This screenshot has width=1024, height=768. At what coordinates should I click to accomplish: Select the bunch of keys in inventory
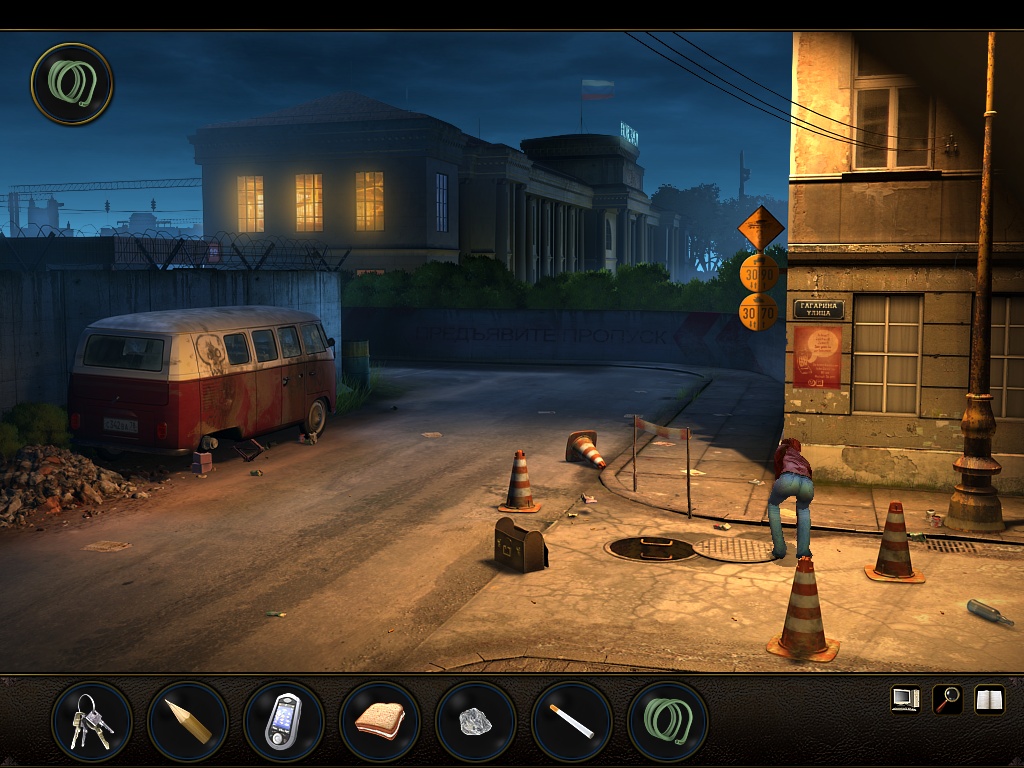pyautogui.click(x=91, y=721)
